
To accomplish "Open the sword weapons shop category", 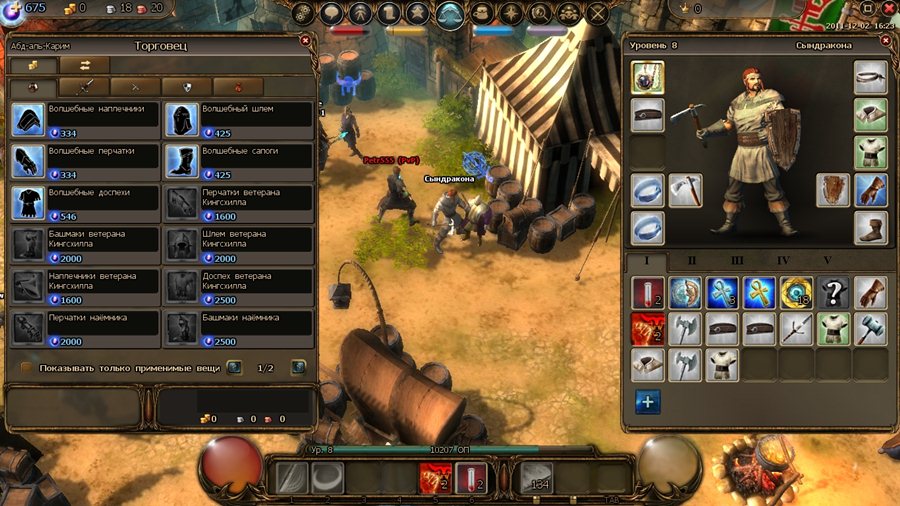I will coord(86,87).
